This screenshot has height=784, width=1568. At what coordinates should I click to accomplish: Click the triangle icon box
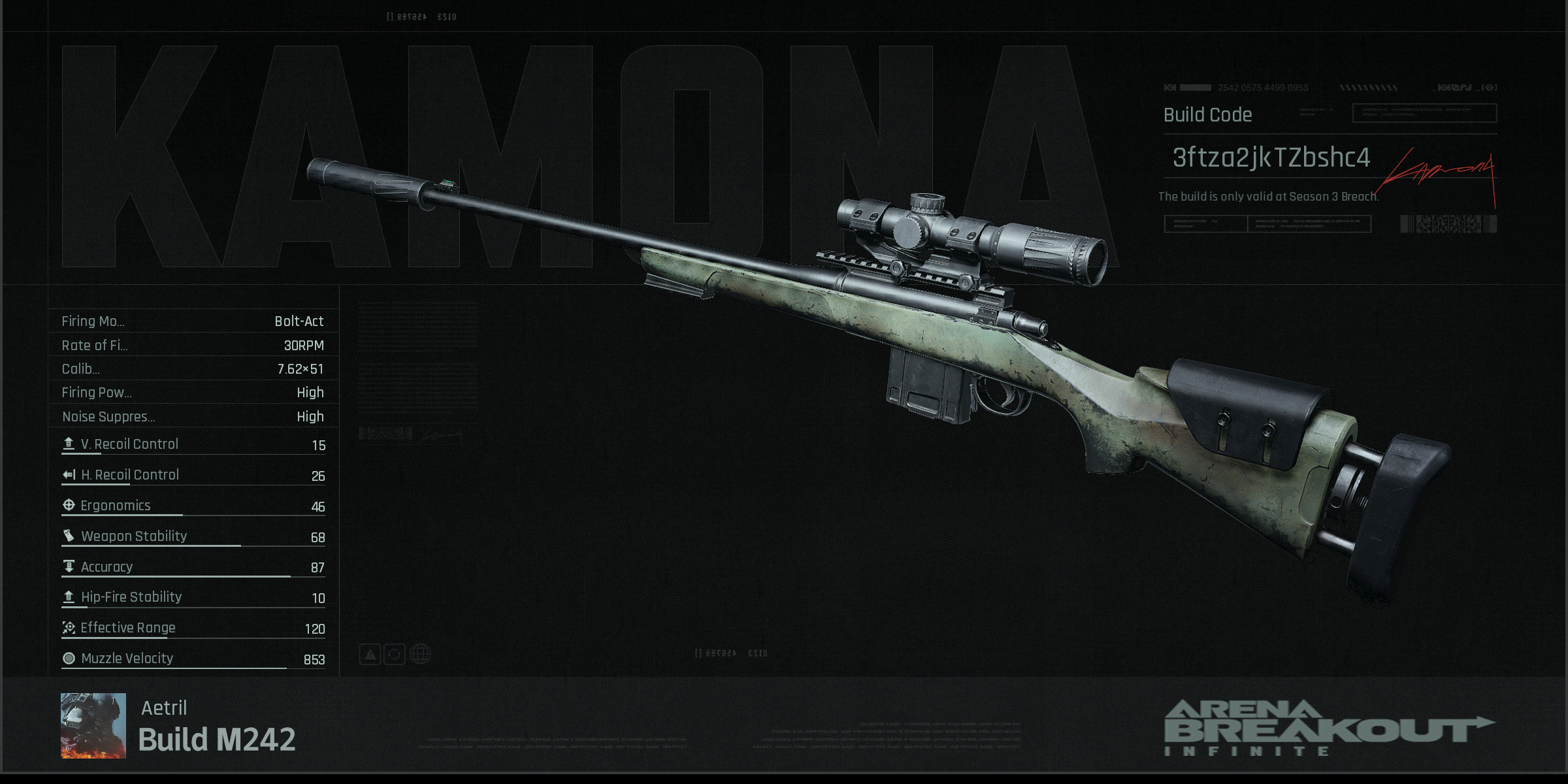point(370,654)
